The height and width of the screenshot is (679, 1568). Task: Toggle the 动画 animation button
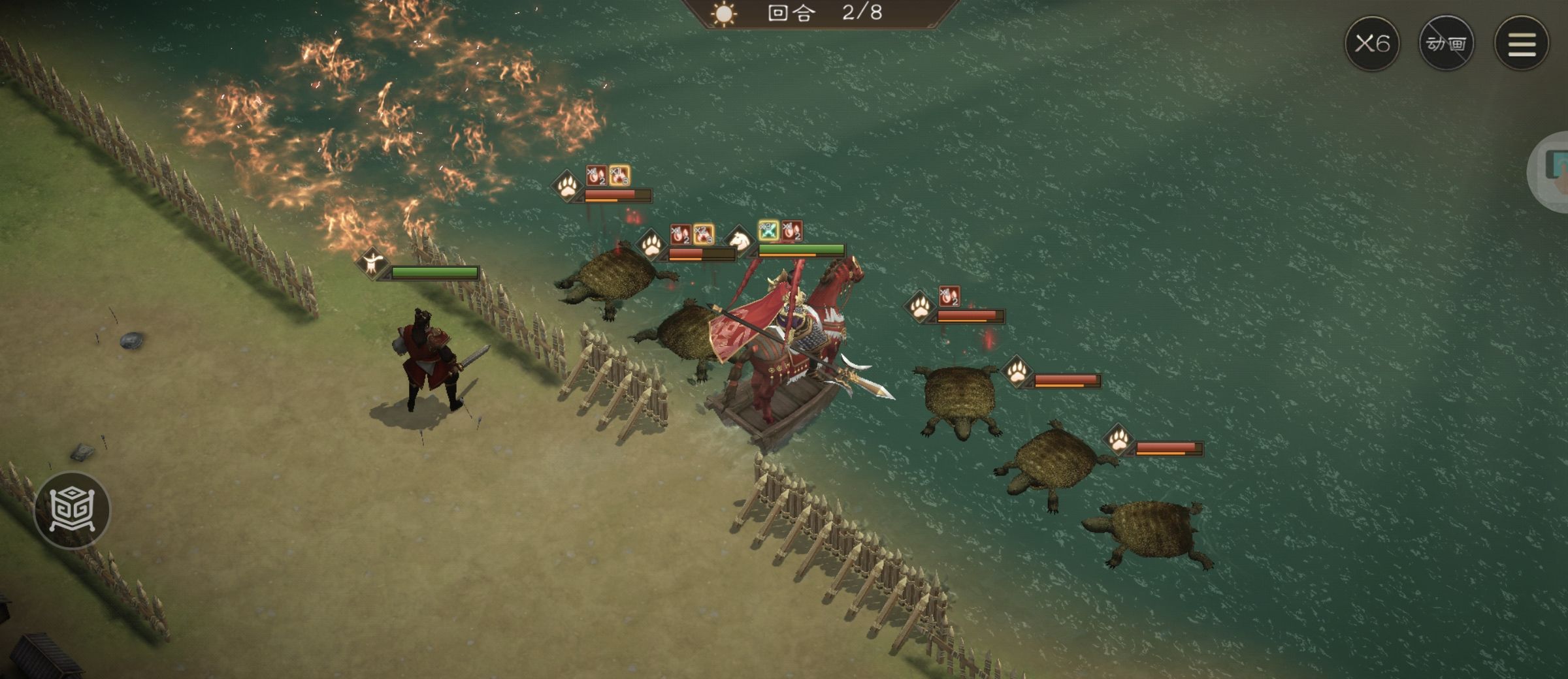click(x=1446, y=44)
